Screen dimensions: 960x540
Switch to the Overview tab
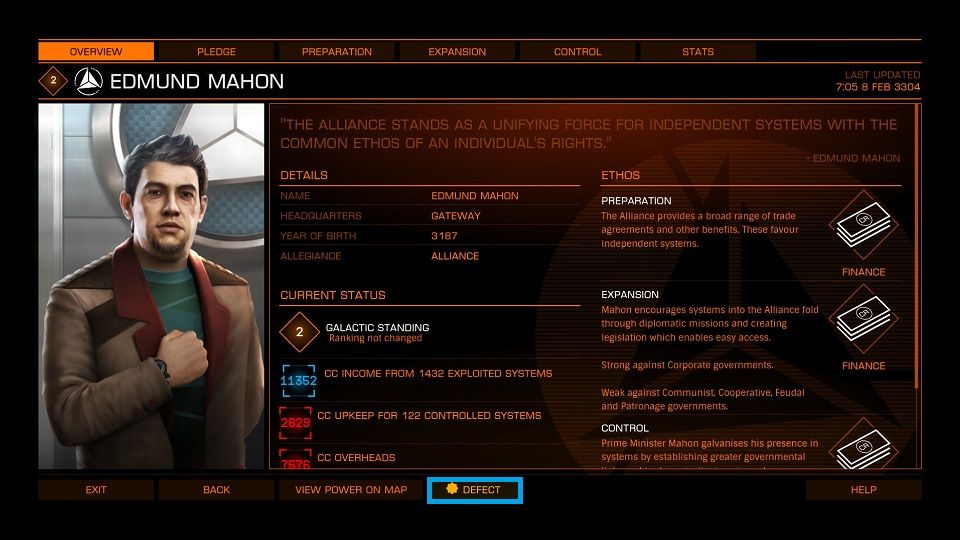[x=96, y=51]
